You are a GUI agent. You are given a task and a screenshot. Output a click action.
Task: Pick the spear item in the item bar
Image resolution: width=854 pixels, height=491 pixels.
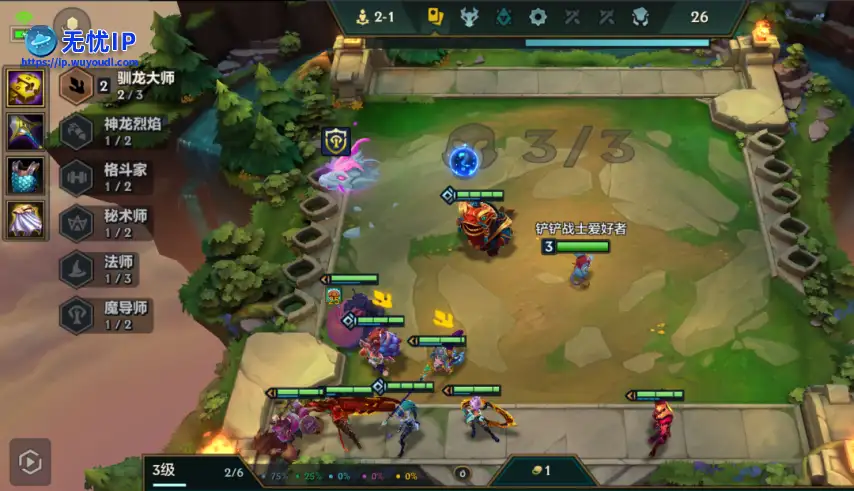(24, 131)
